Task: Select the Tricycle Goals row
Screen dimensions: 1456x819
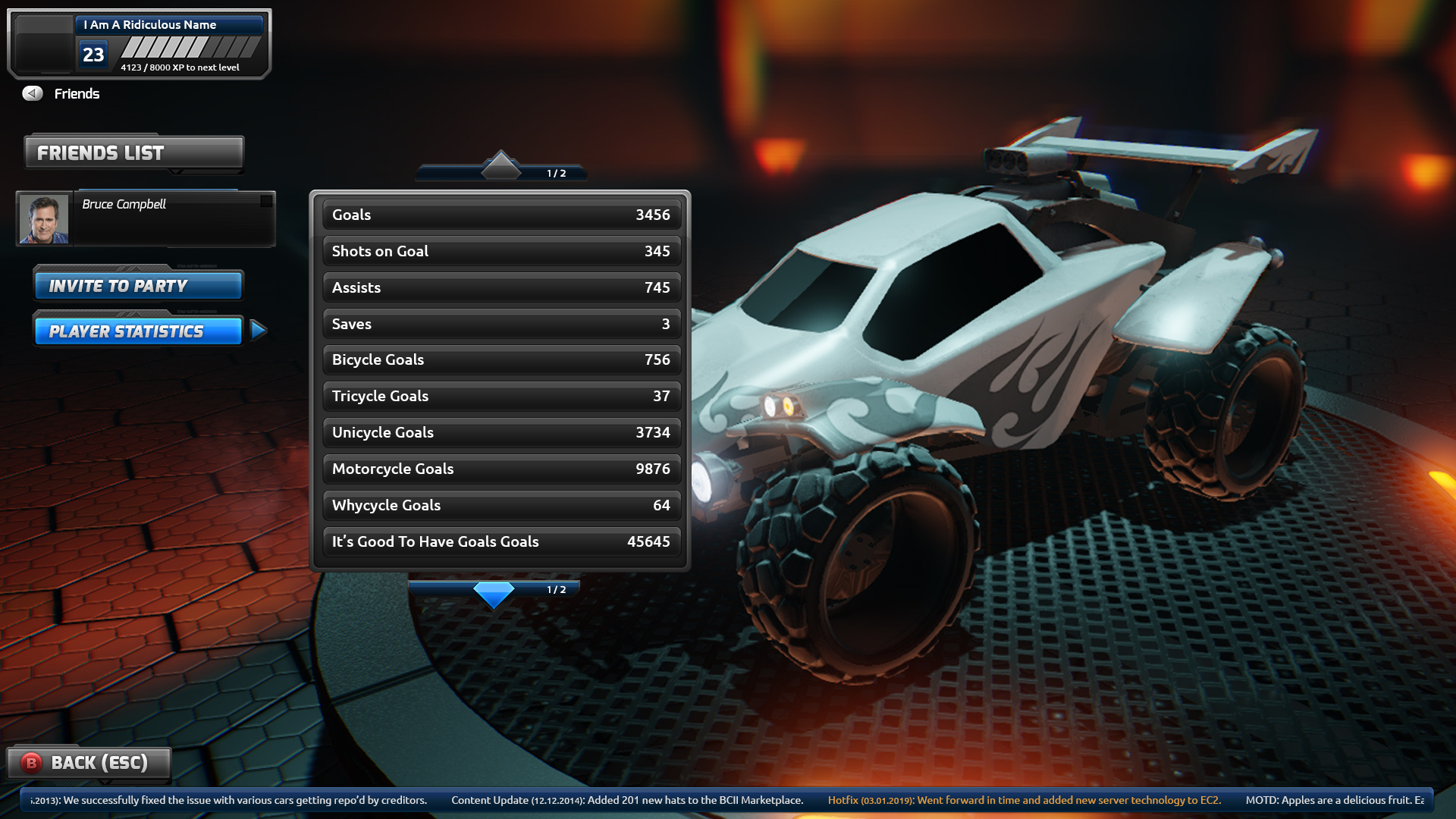Action: pyautogui.click(x=500, y=396)
